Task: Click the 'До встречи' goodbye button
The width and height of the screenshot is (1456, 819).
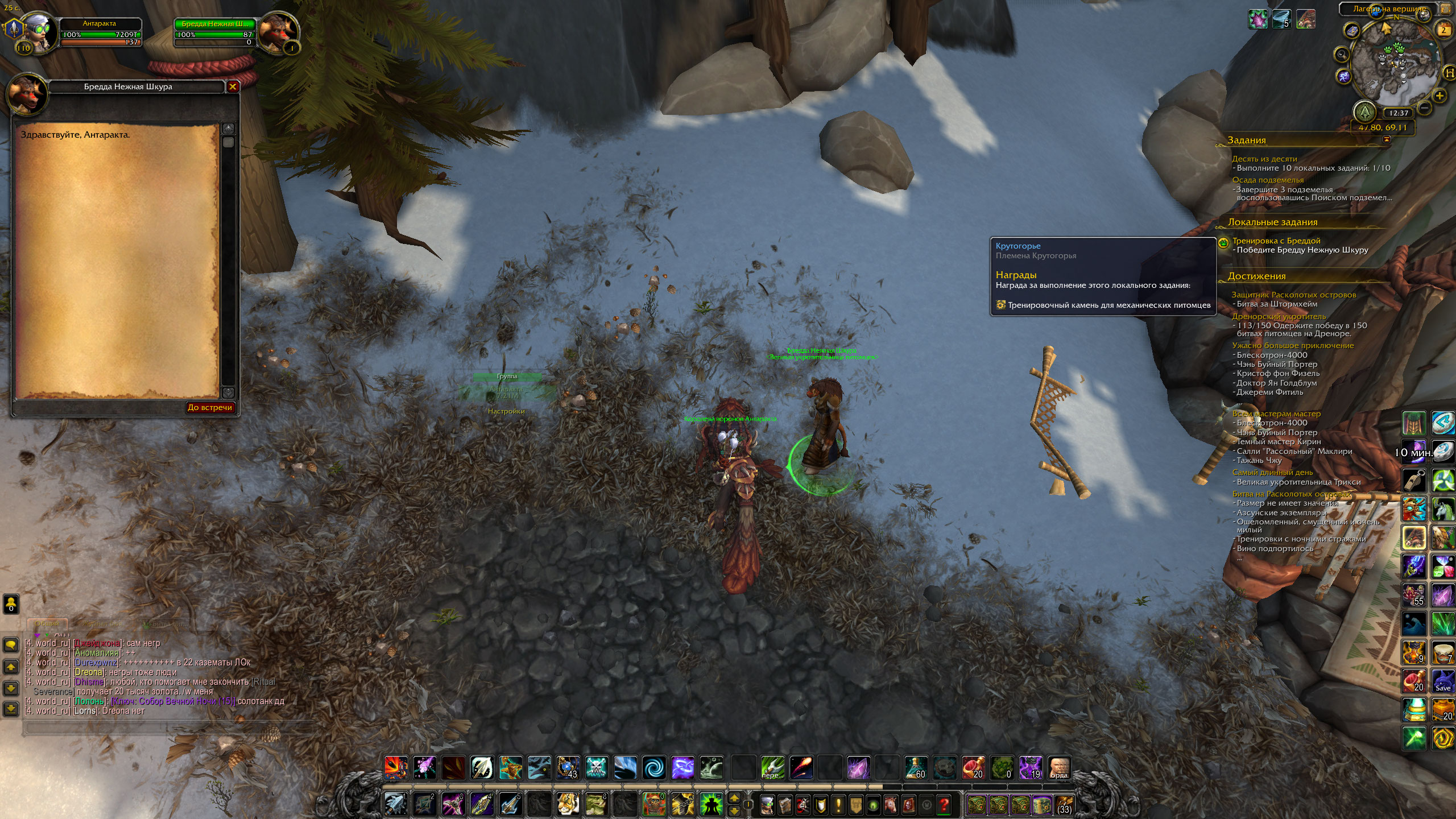Action: tap(210, 407)
